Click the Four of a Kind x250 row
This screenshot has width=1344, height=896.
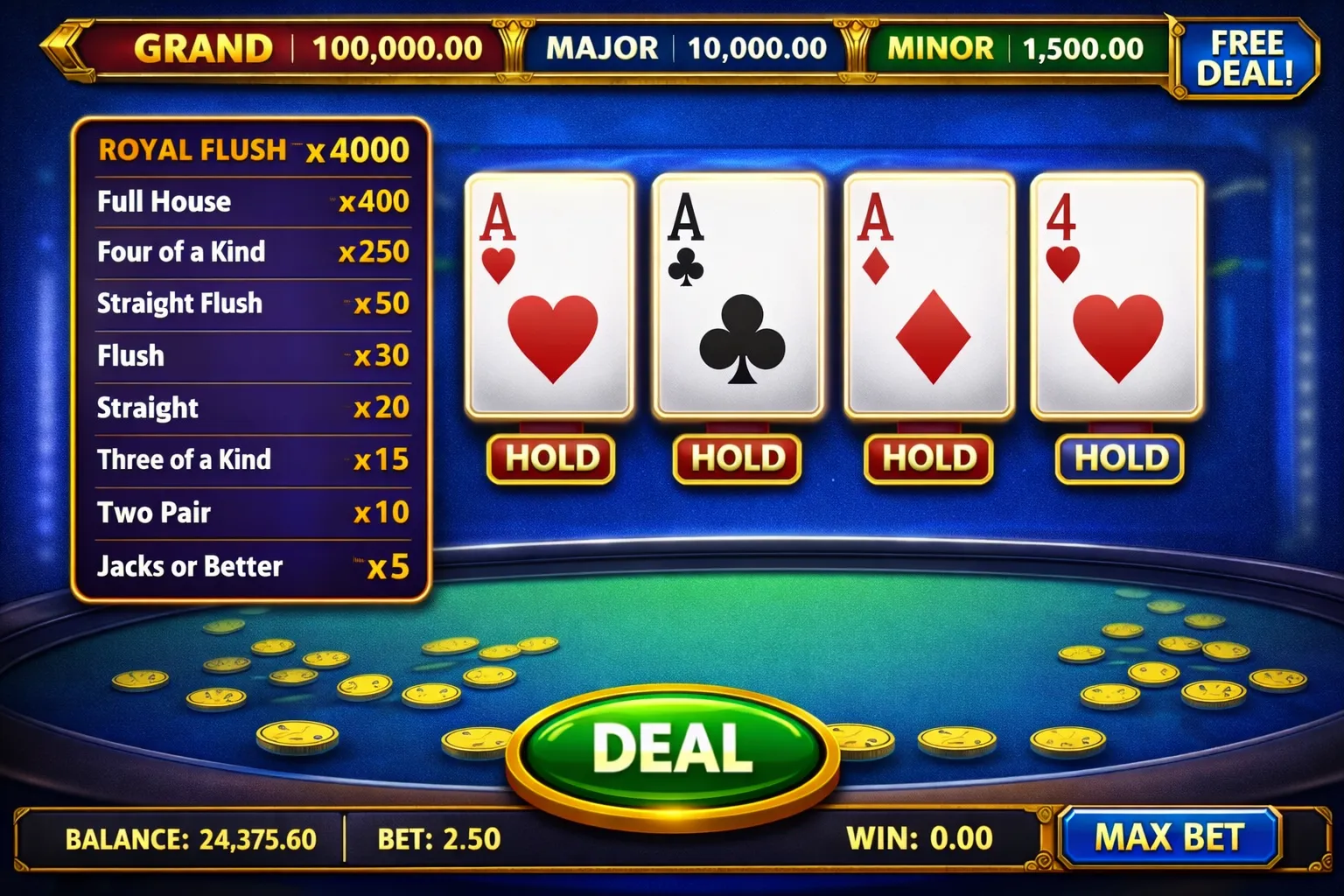[x=254, y=252]
